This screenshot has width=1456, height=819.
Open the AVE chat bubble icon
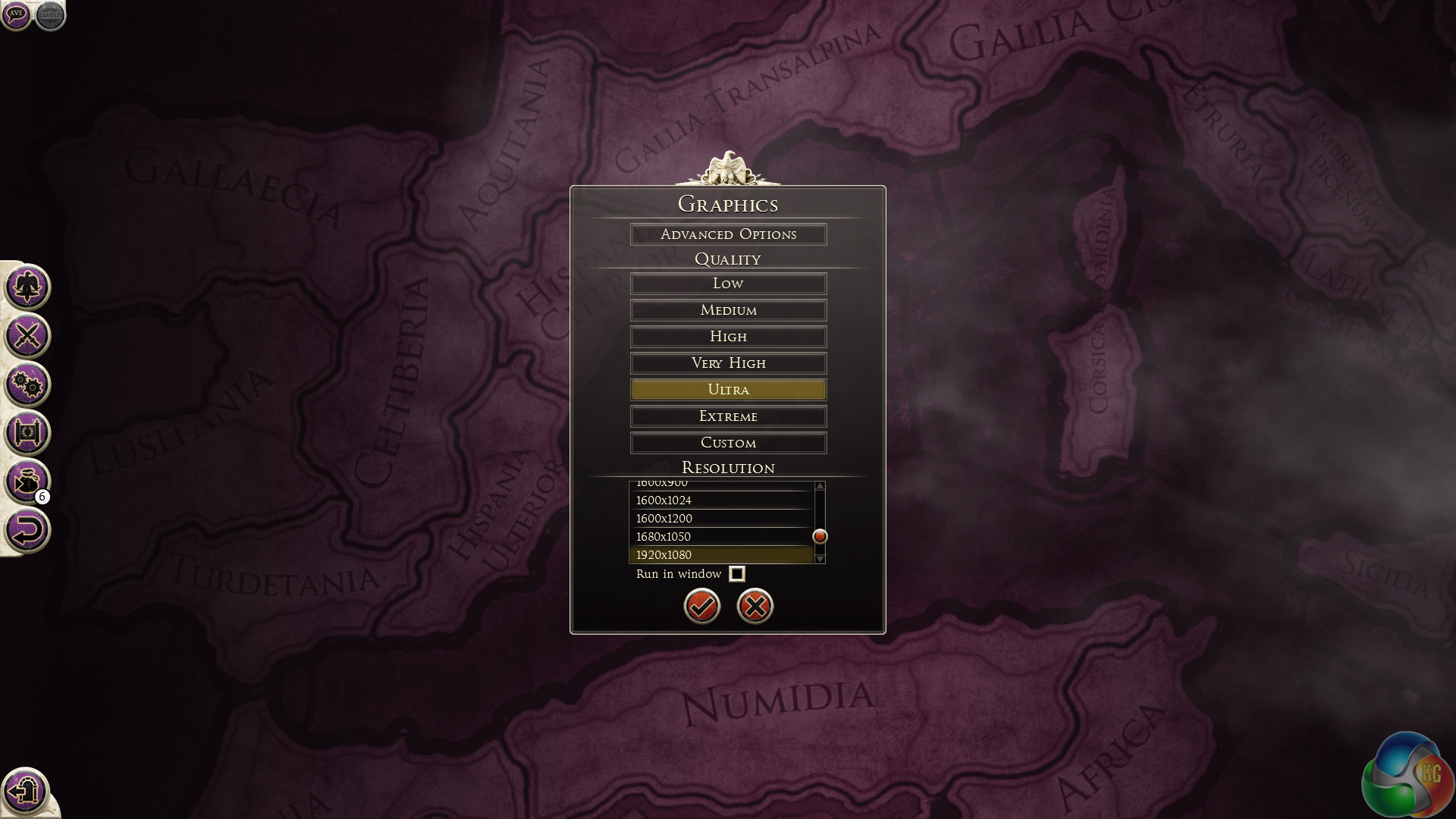16,14
